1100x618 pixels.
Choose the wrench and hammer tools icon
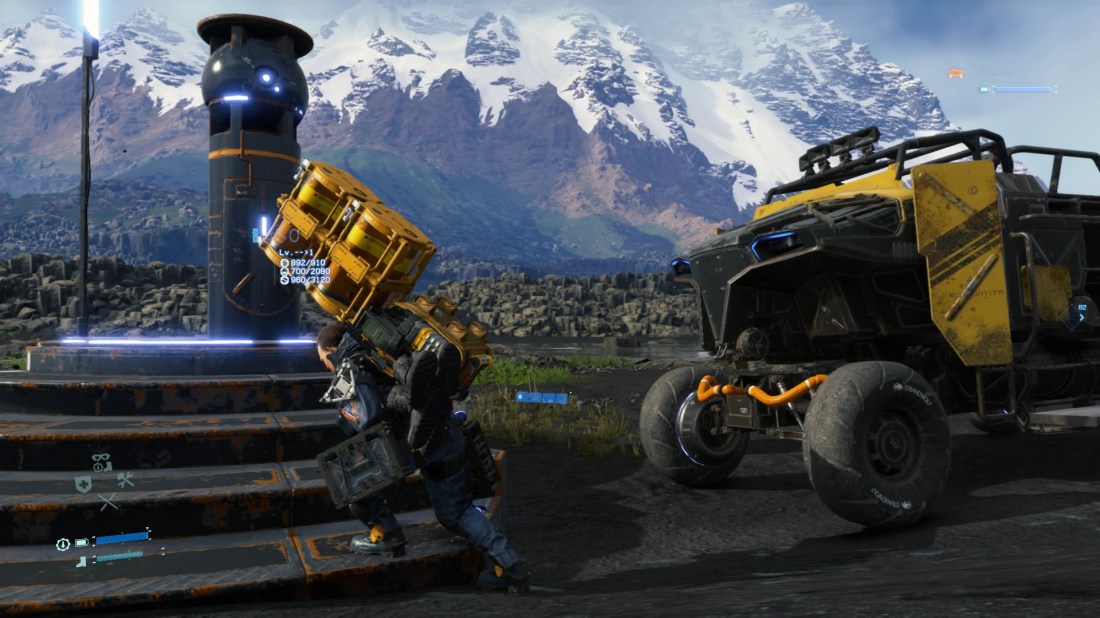[x=125, y=481]
